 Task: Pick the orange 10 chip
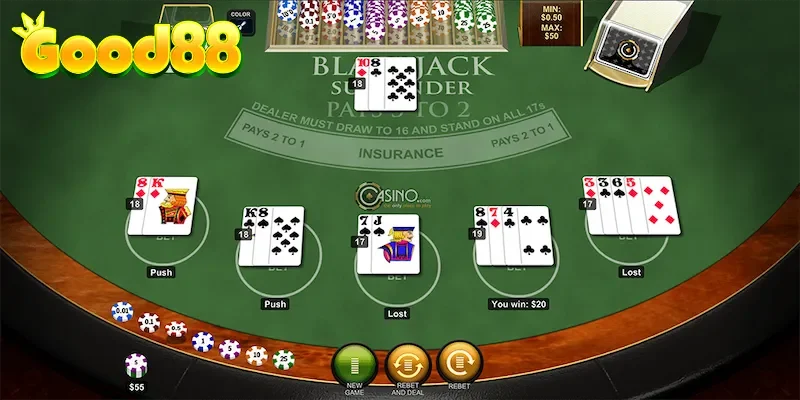click(x=257, y=355)
